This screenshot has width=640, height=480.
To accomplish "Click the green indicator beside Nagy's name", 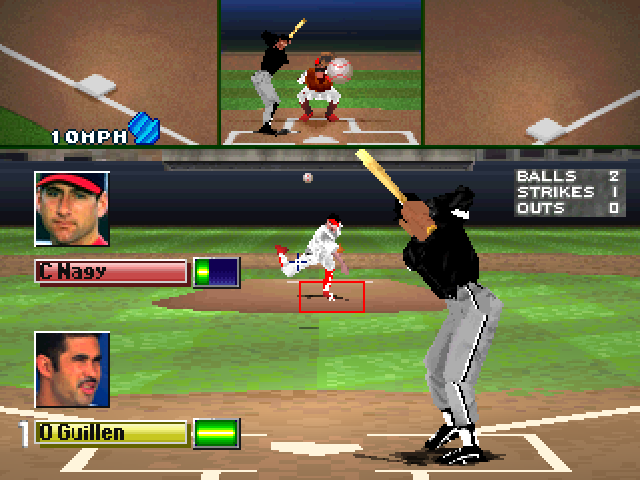I will (x=216, y=272).
